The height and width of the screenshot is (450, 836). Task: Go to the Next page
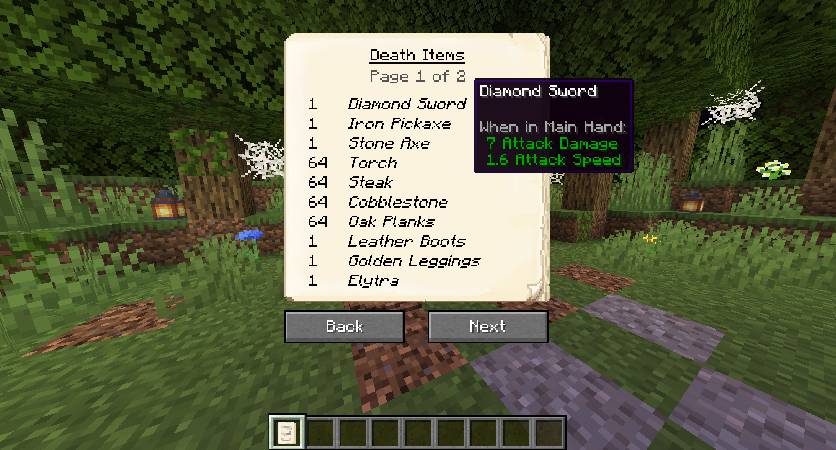click(488, 326)
